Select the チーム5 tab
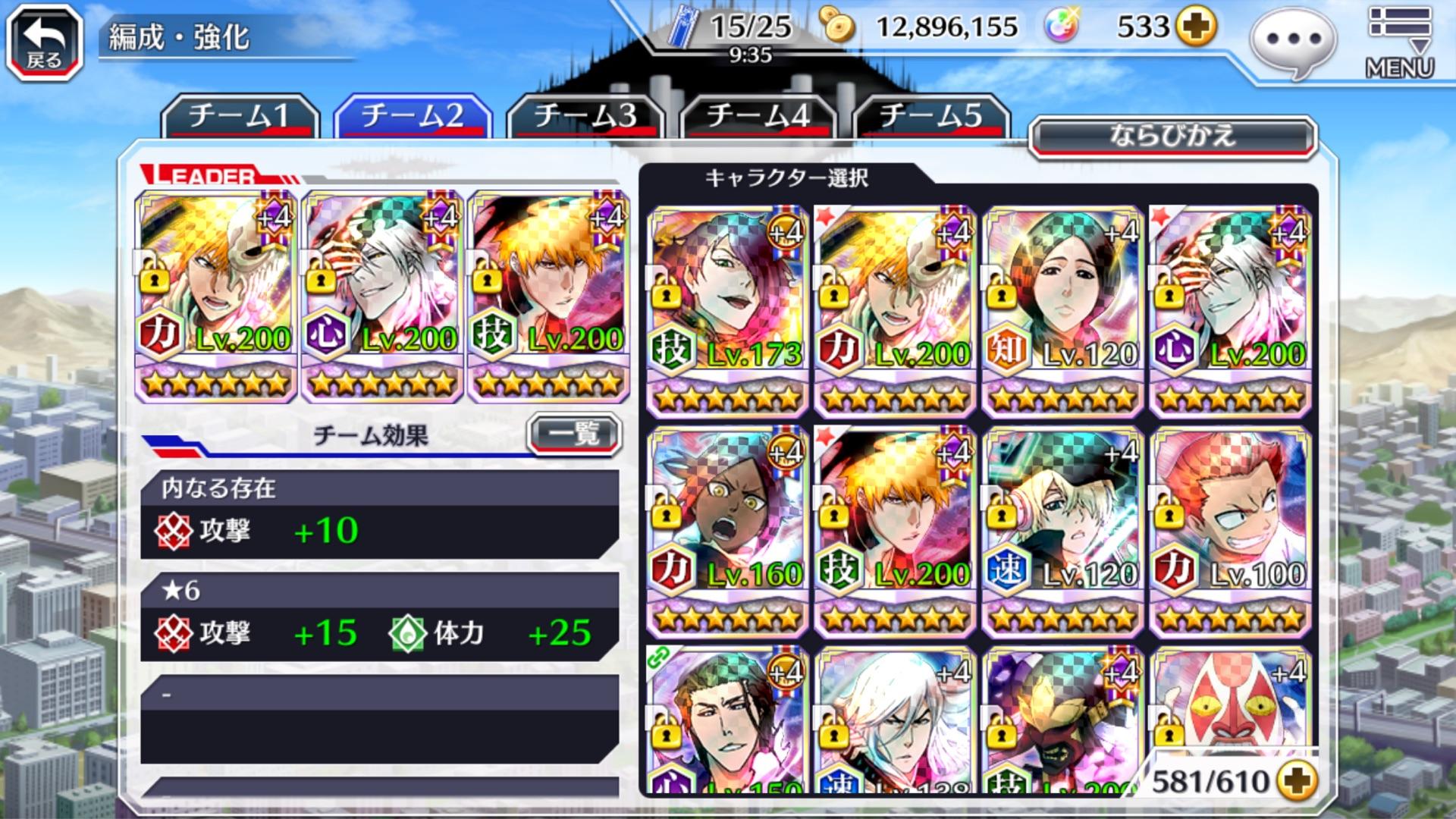The image size is (1456, 819). (x=930, y=116)
